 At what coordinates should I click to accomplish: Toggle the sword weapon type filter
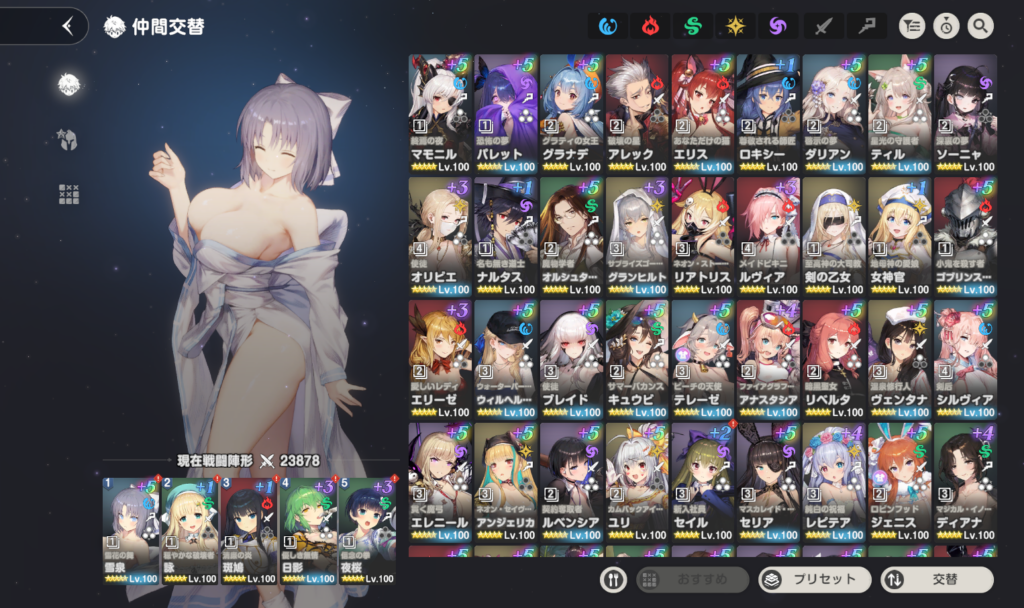(x=822, y=26)
